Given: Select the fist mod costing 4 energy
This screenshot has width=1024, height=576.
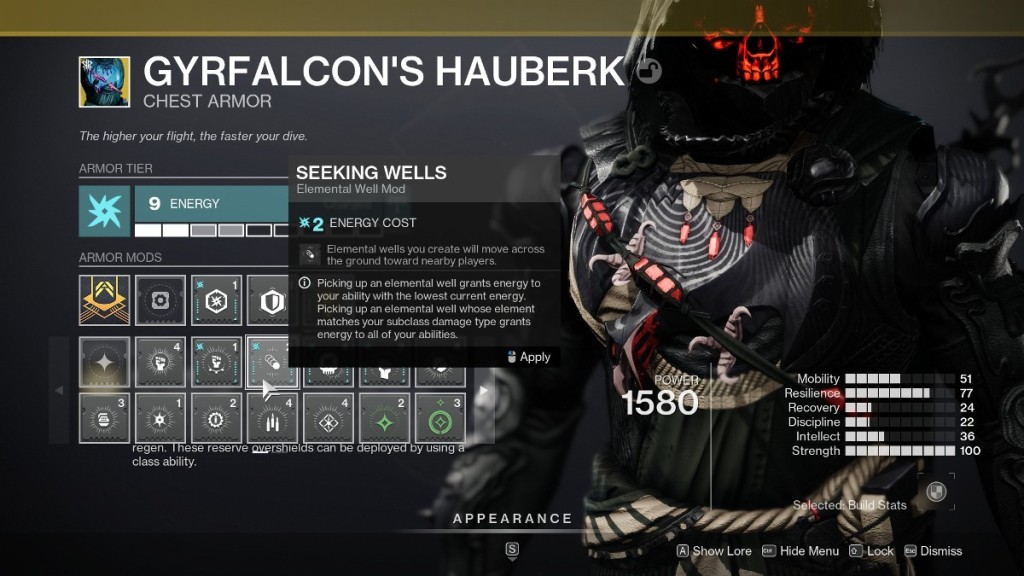Looking at the screenshot, I should click(x=161, y=362).
